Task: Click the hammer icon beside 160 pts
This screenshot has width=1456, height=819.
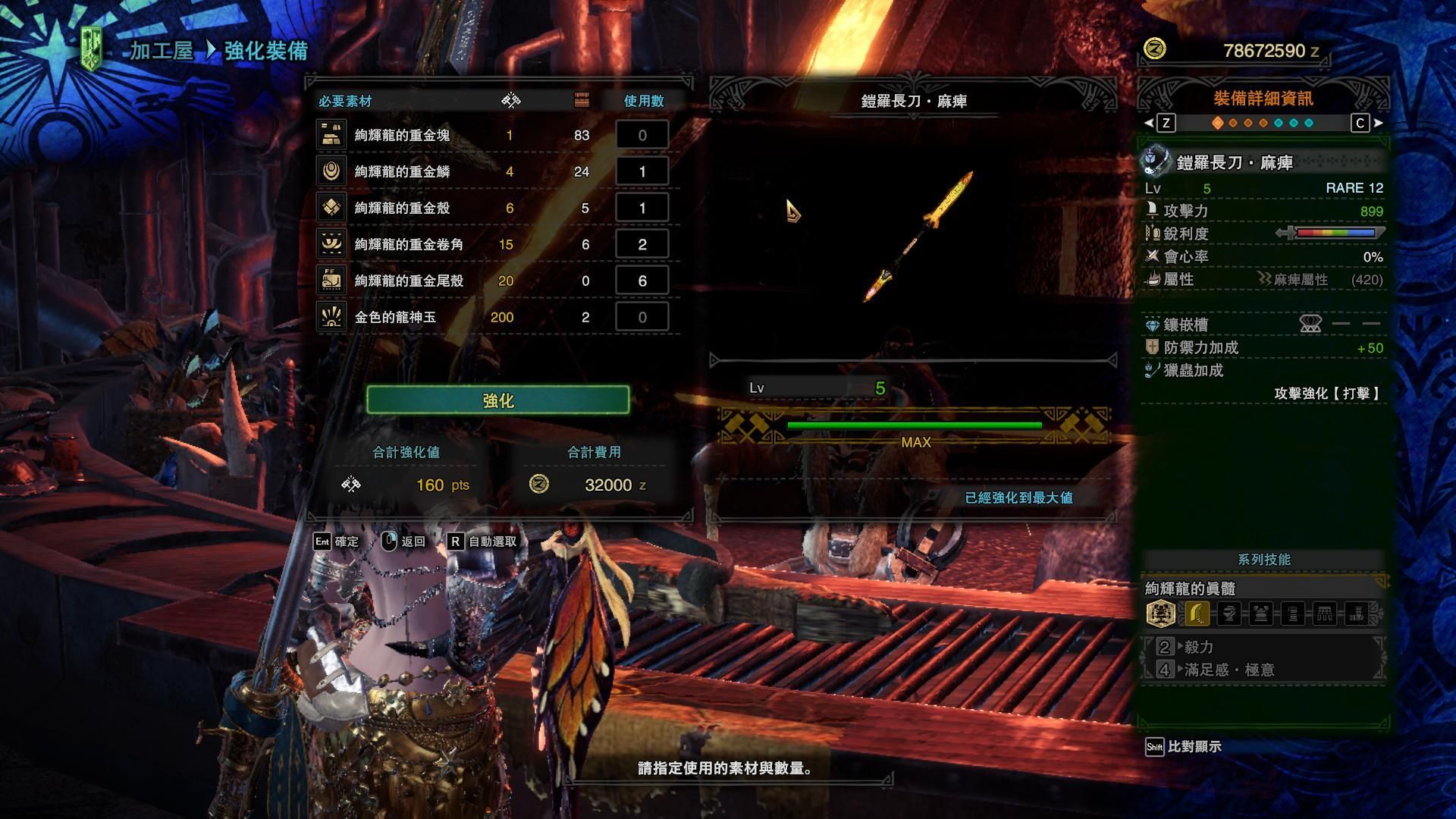Action: 350,485
